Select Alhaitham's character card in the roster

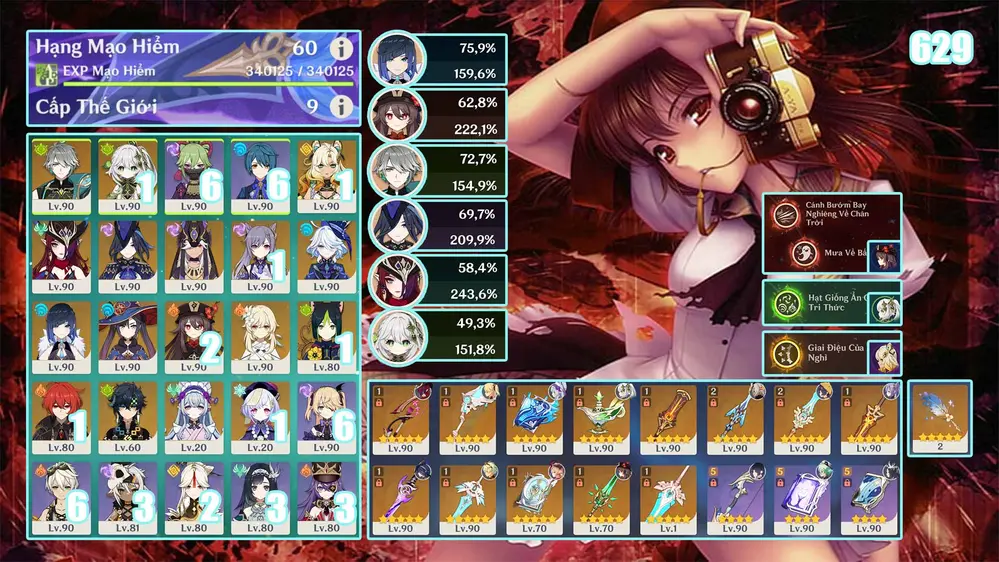pyautogui.click(x=61, y=174)
